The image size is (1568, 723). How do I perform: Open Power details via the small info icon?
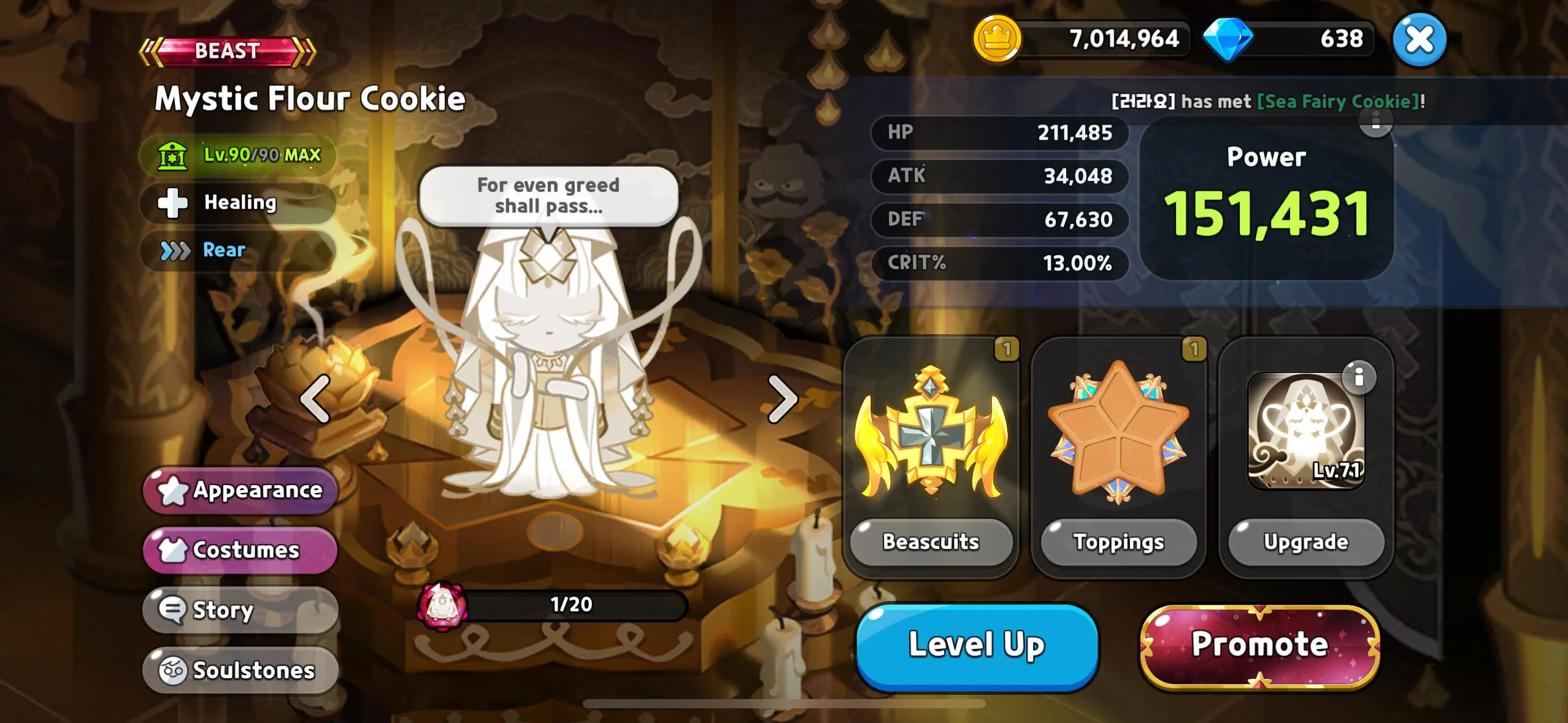tap(1375, 121)
